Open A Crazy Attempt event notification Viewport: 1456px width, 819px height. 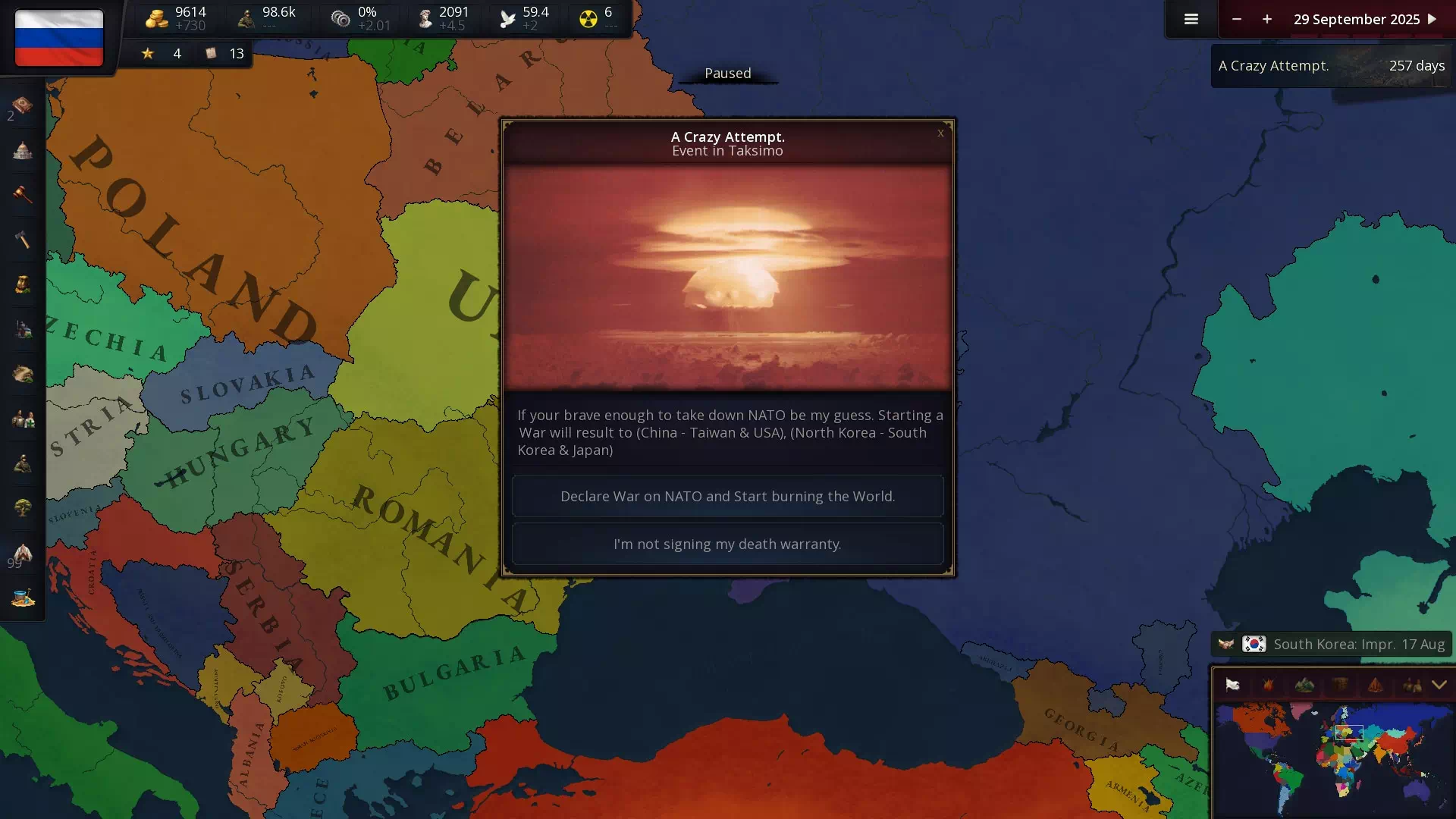tap(1331, 66)
